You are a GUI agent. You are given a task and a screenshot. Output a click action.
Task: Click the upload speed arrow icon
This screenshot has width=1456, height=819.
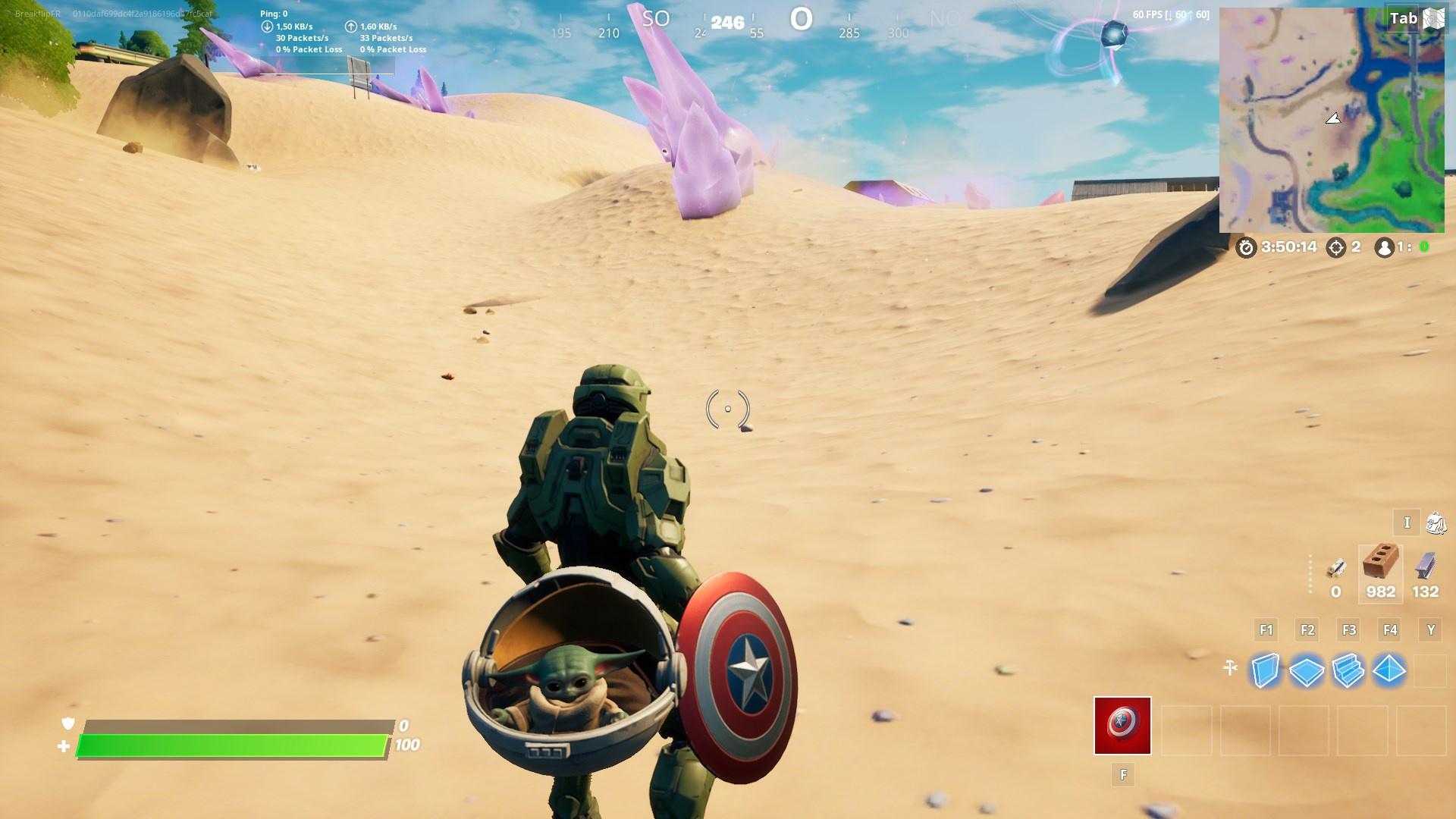coord(350,25)
